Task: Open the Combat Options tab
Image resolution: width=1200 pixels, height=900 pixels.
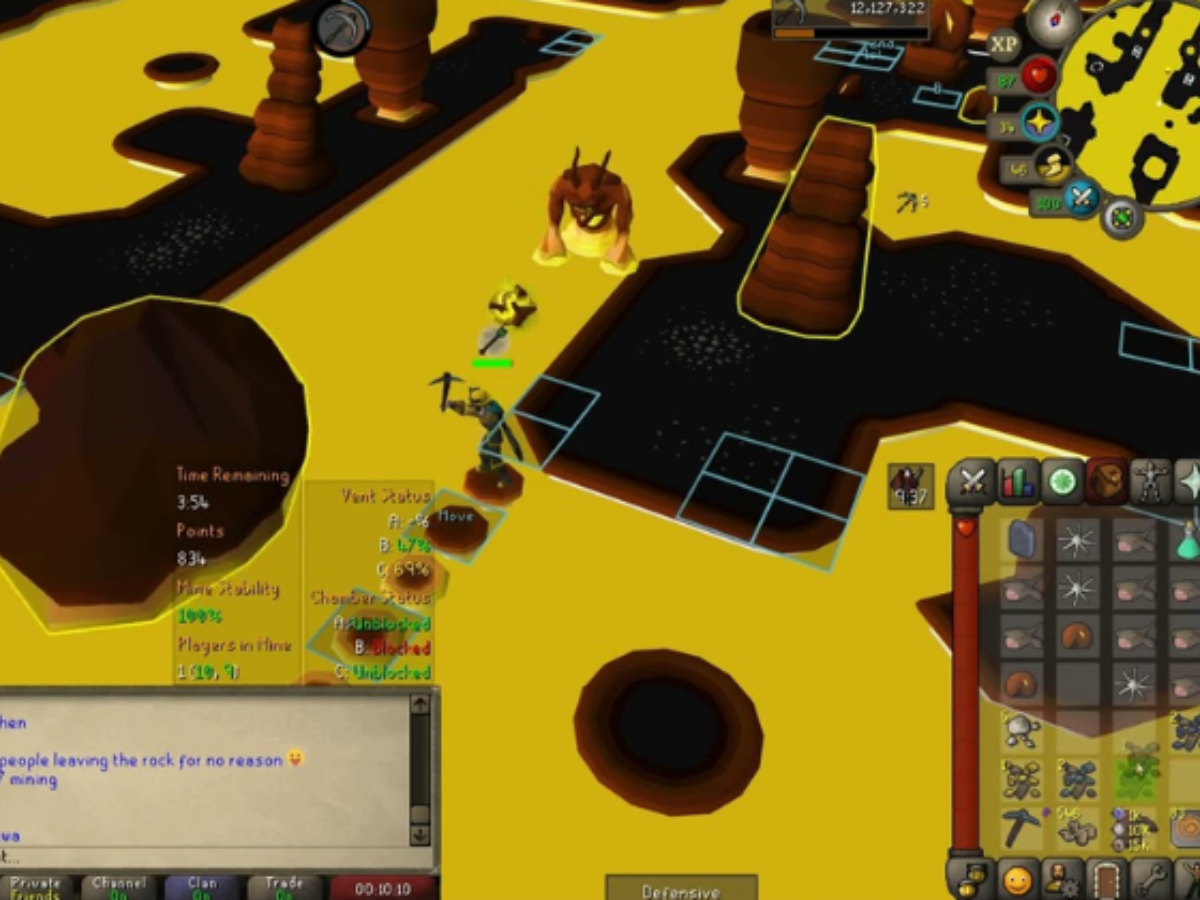Action: 971,483
